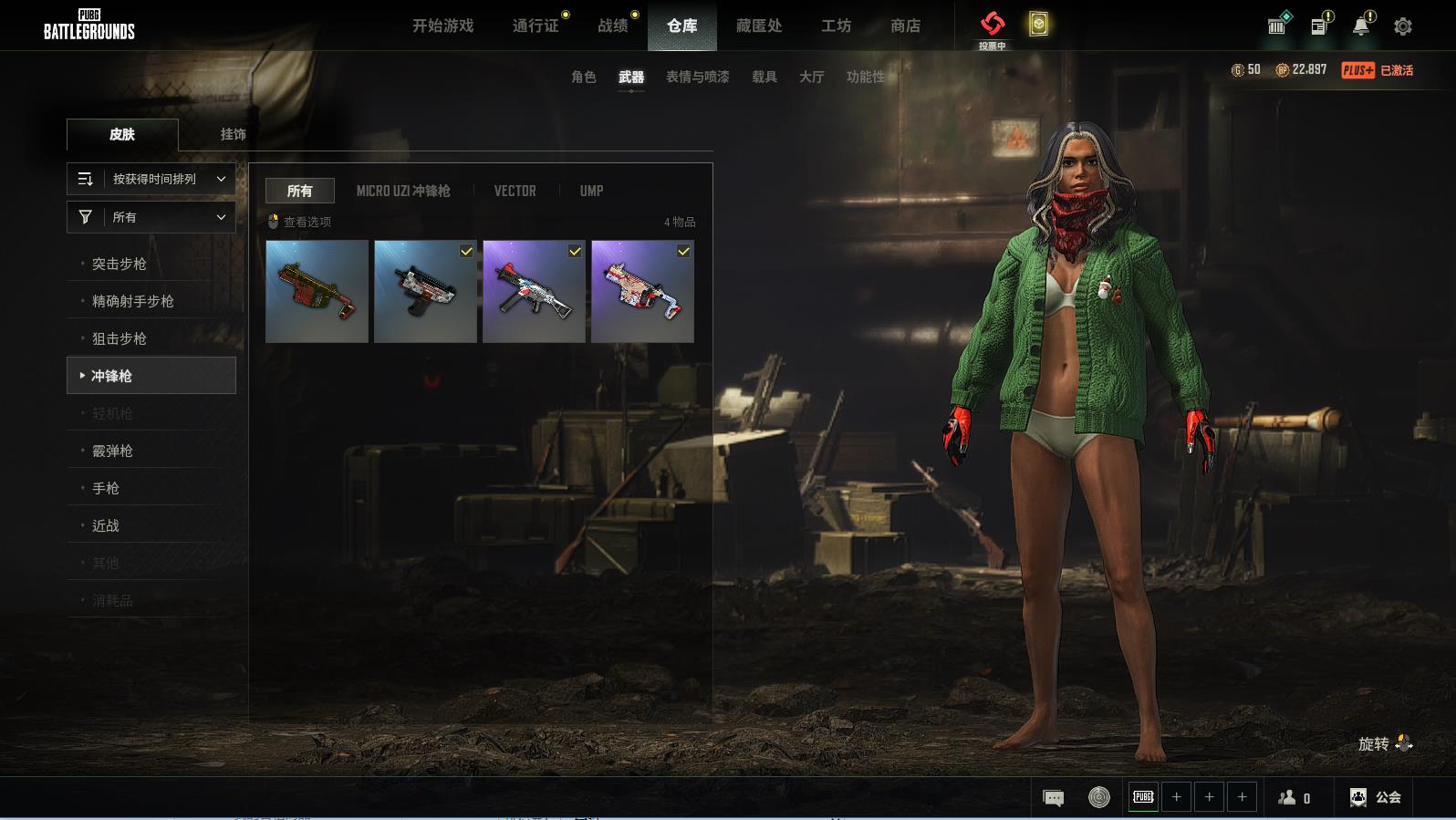Screen dimensions: 1456x820
Task: Open the 藏匿处 hideout page
Action: (x=759, y=26)
